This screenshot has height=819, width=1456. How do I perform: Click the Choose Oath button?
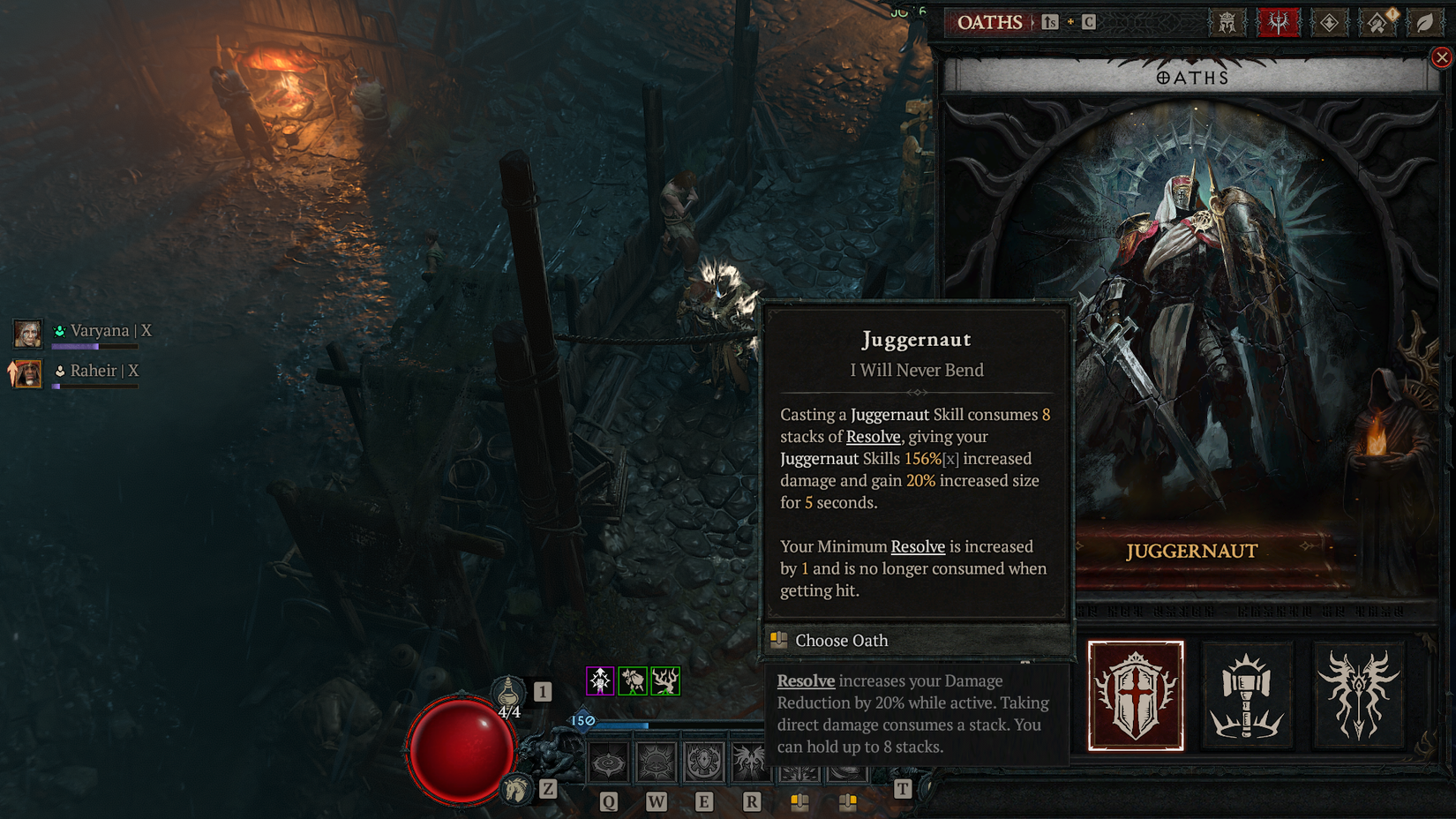coord(840,641)
